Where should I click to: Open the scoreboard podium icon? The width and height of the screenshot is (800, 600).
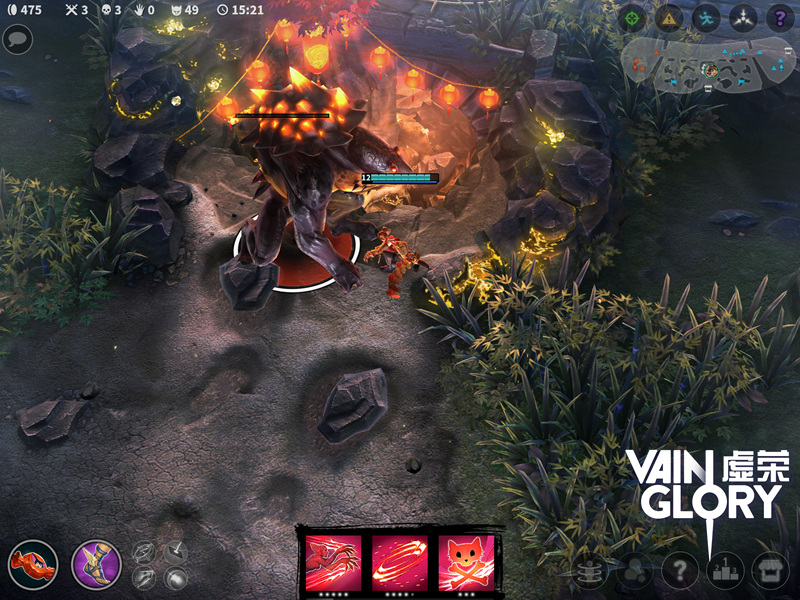coord(727,572)
